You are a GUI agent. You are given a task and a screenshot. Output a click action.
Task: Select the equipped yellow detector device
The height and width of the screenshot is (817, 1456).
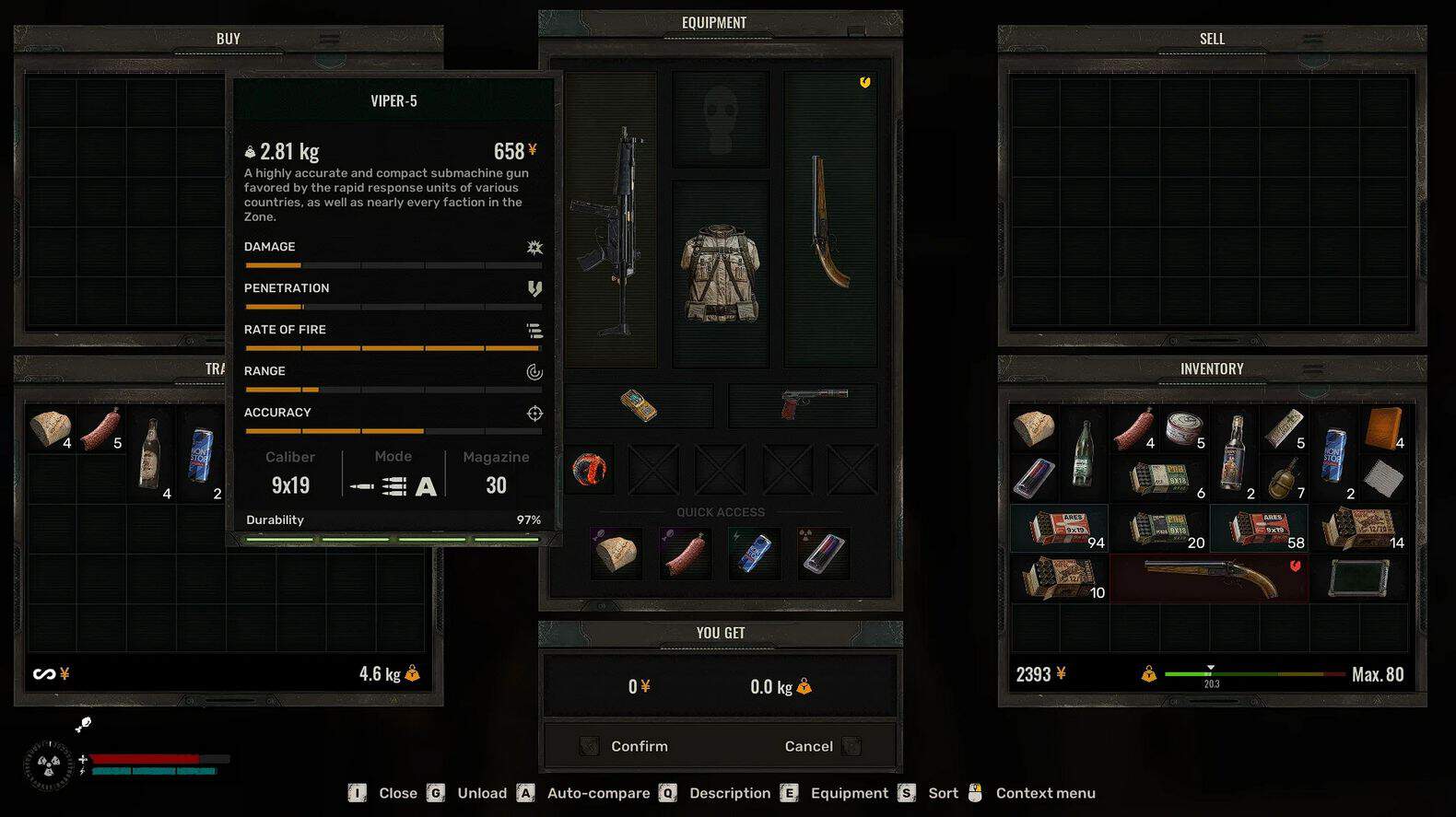(x=639, y=405)
